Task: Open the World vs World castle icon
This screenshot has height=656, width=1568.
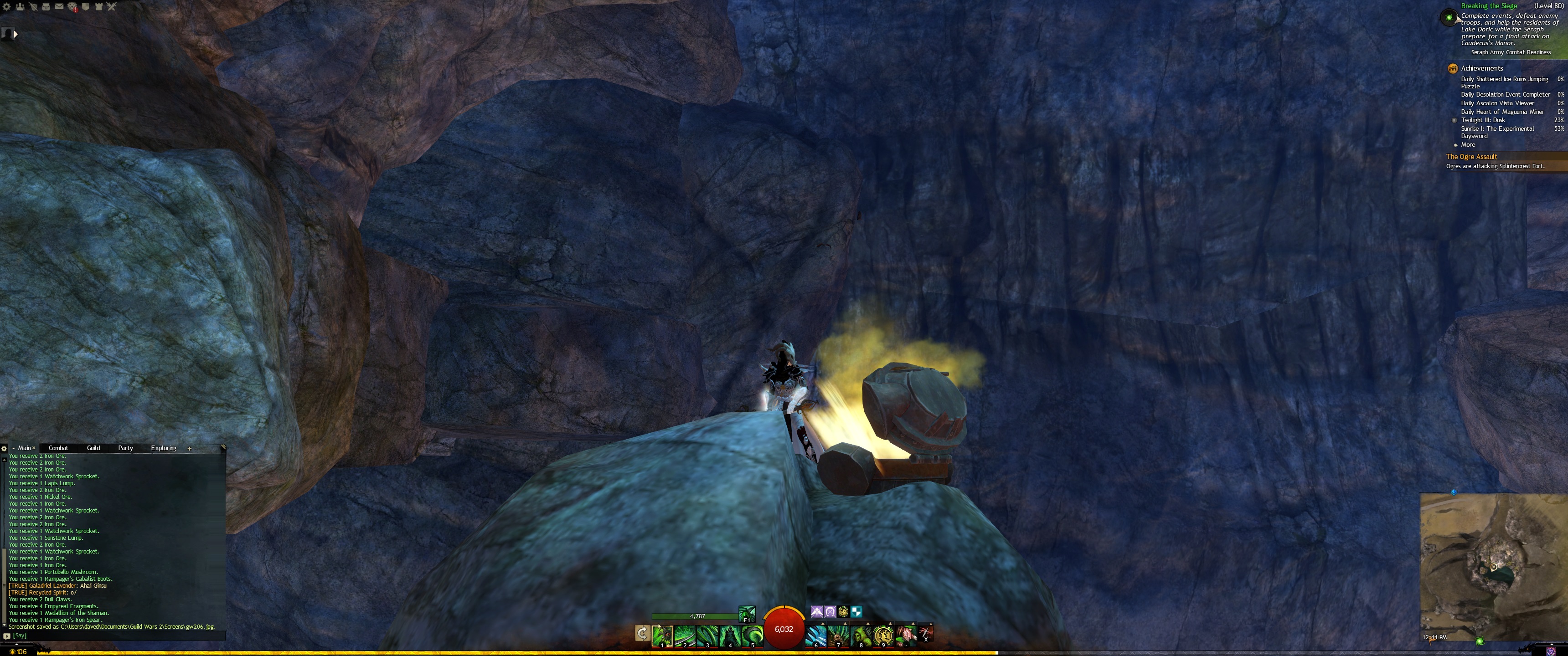Action: [x=98, y=7]
